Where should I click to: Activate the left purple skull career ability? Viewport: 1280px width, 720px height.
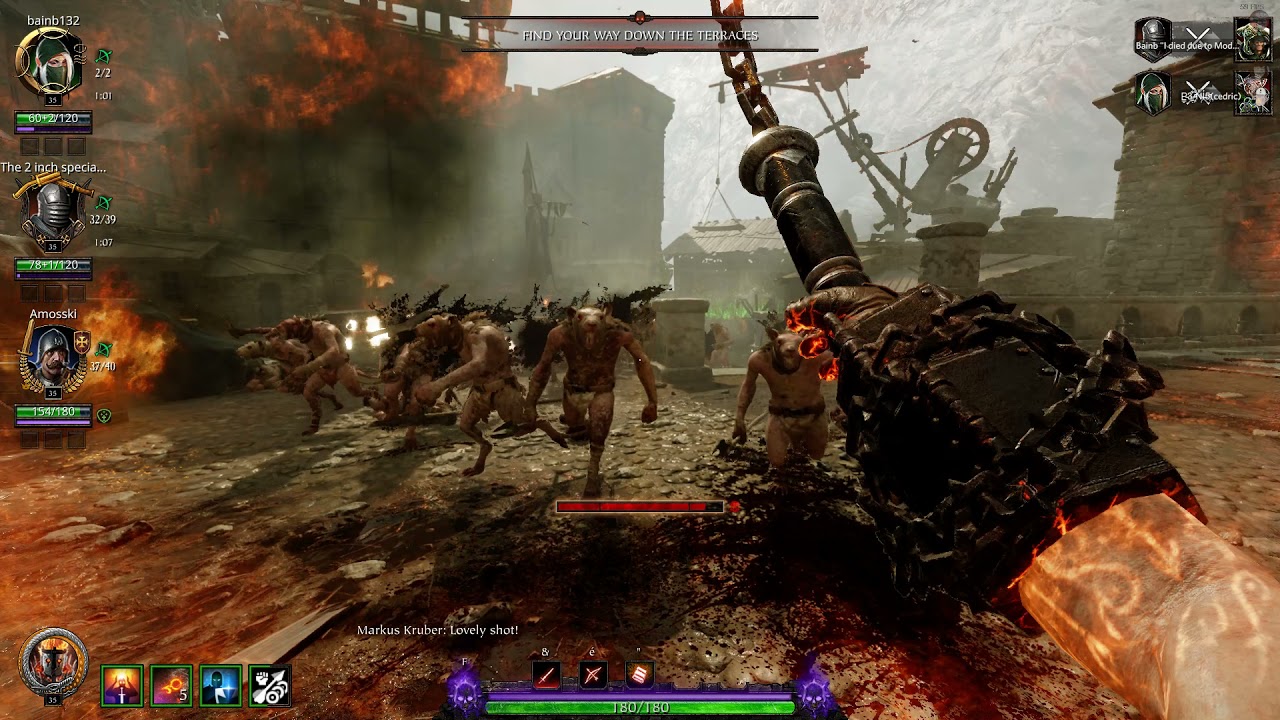coord(464,690)
